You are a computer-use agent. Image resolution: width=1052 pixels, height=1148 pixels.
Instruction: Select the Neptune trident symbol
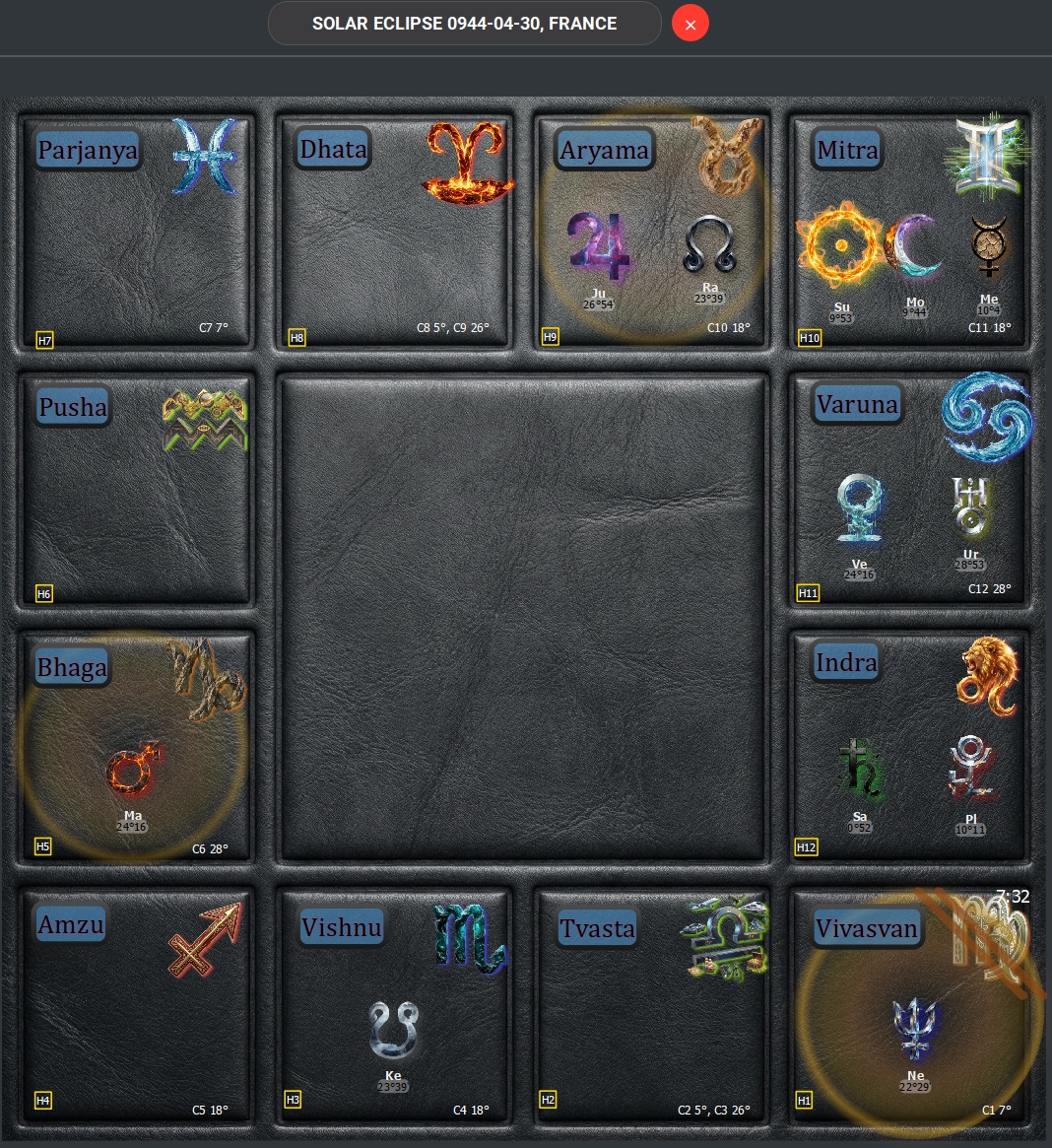915,1029
